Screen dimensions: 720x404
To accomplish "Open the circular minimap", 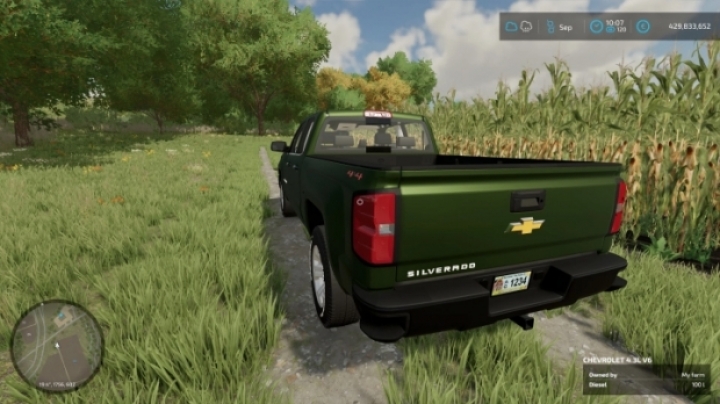I will coord(56,346).
